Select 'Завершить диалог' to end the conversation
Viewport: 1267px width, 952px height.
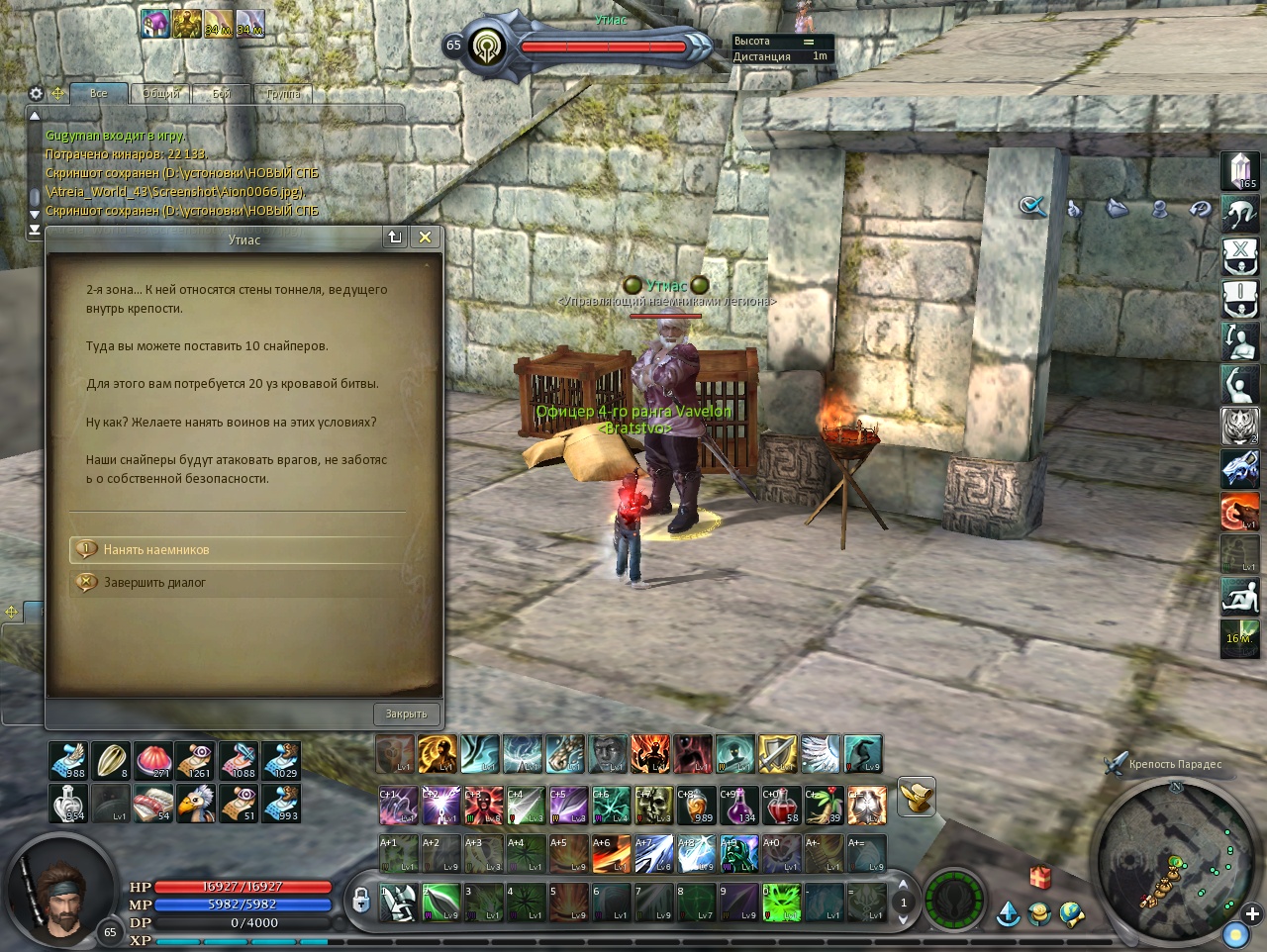tap(154, 583)
